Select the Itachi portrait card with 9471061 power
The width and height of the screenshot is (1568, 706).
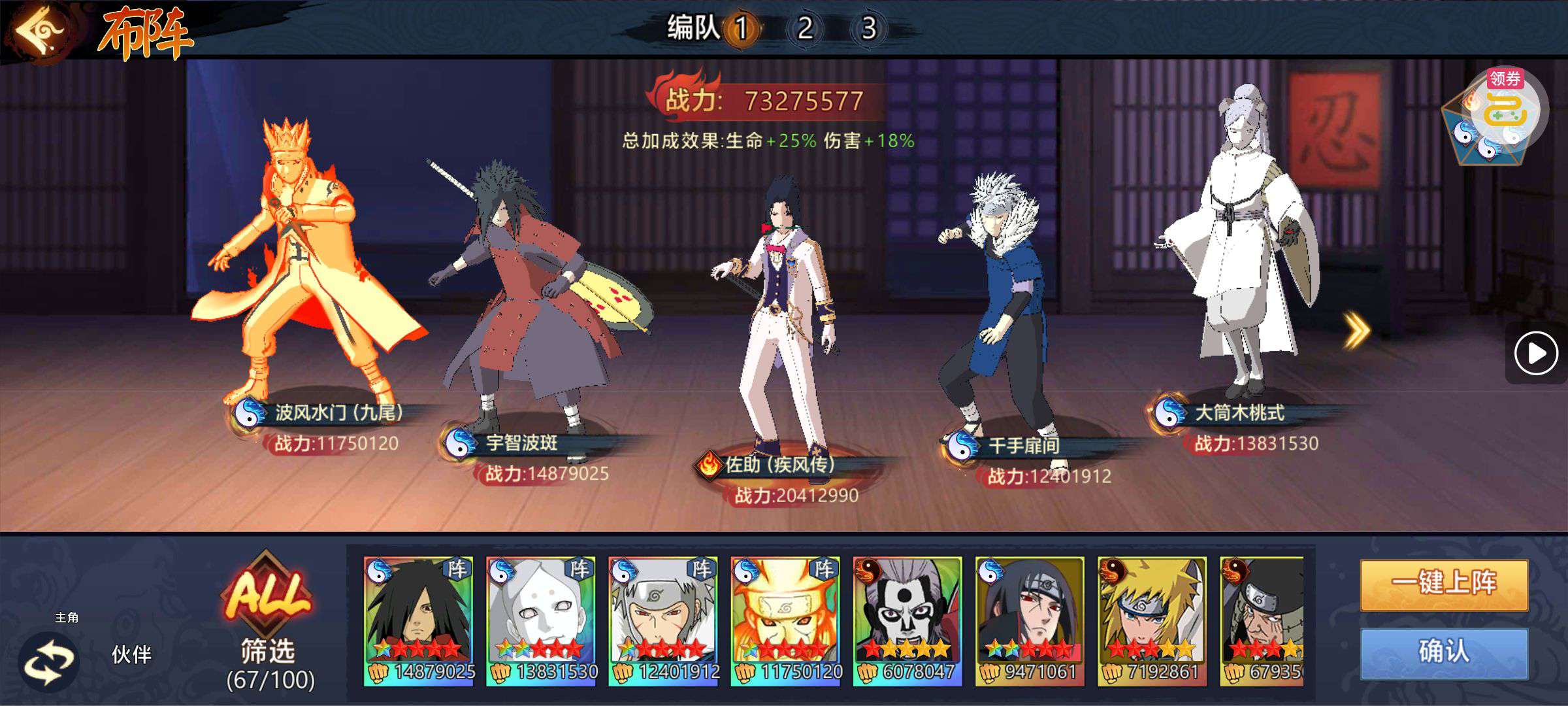click(x=1029, y=621)
